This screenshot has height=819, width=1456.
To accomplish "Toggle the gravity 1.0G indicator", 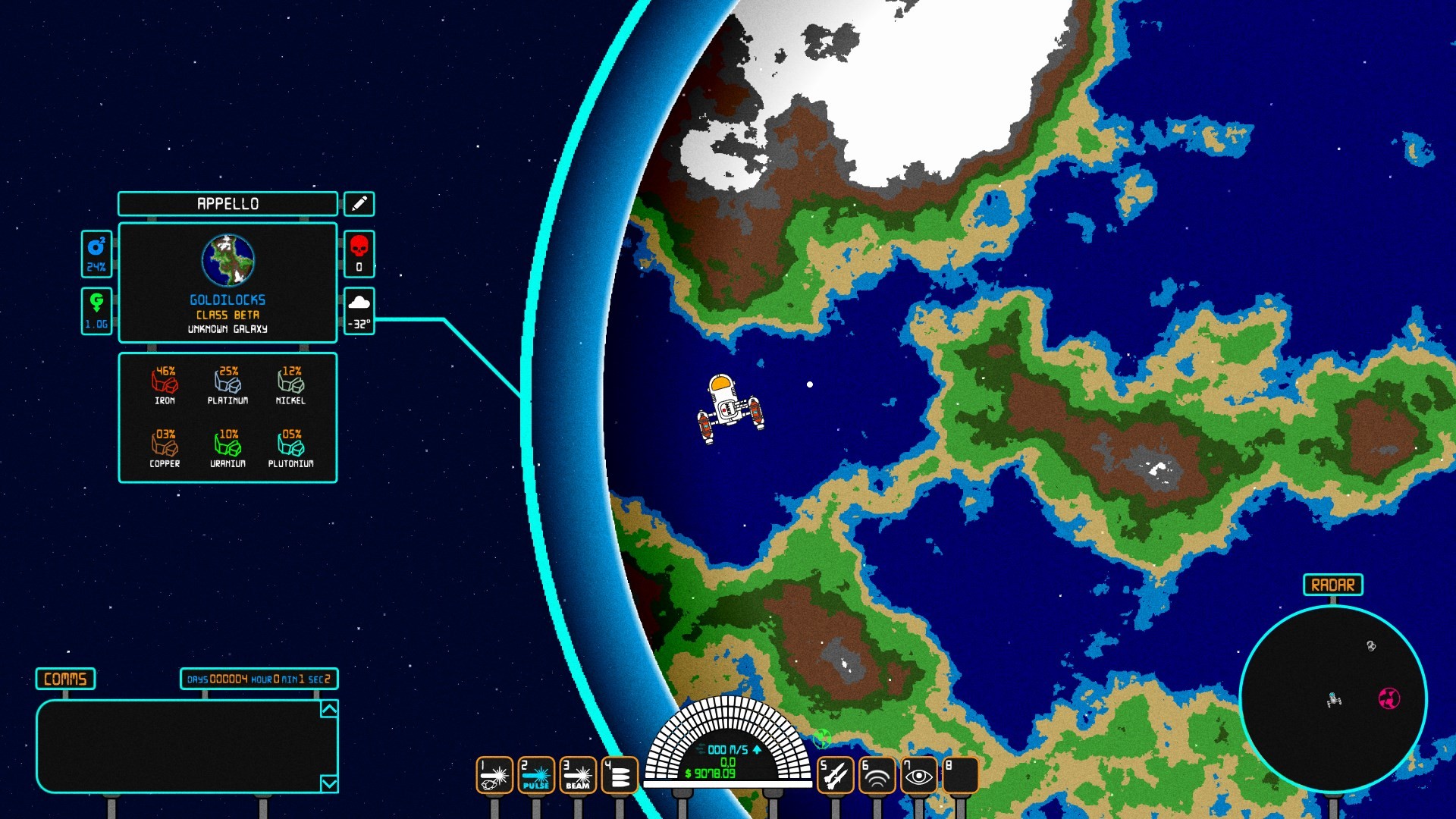I will coord(96,309).
